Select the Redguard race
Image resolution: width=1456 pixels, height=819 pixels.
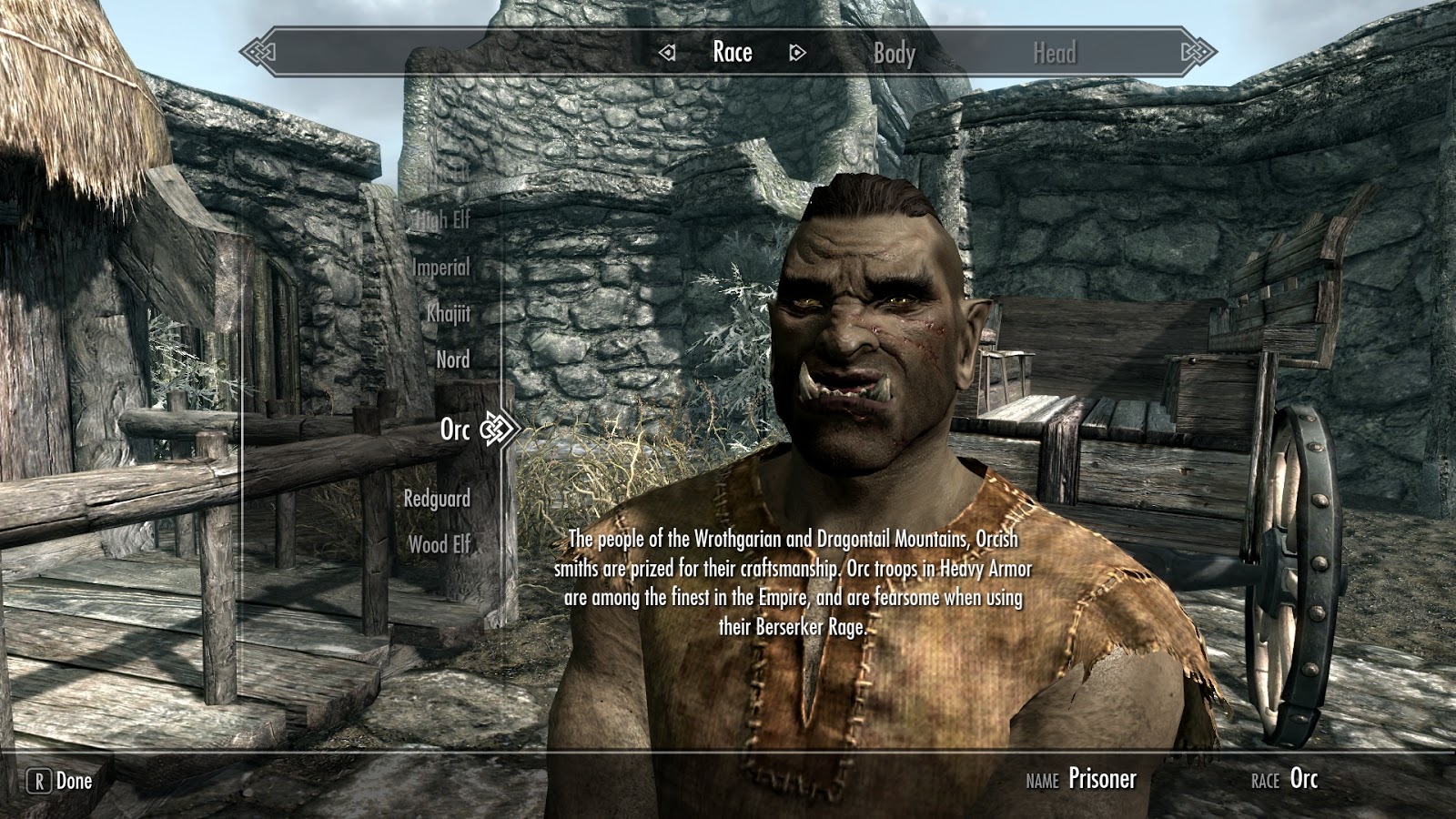pos(438,499)
